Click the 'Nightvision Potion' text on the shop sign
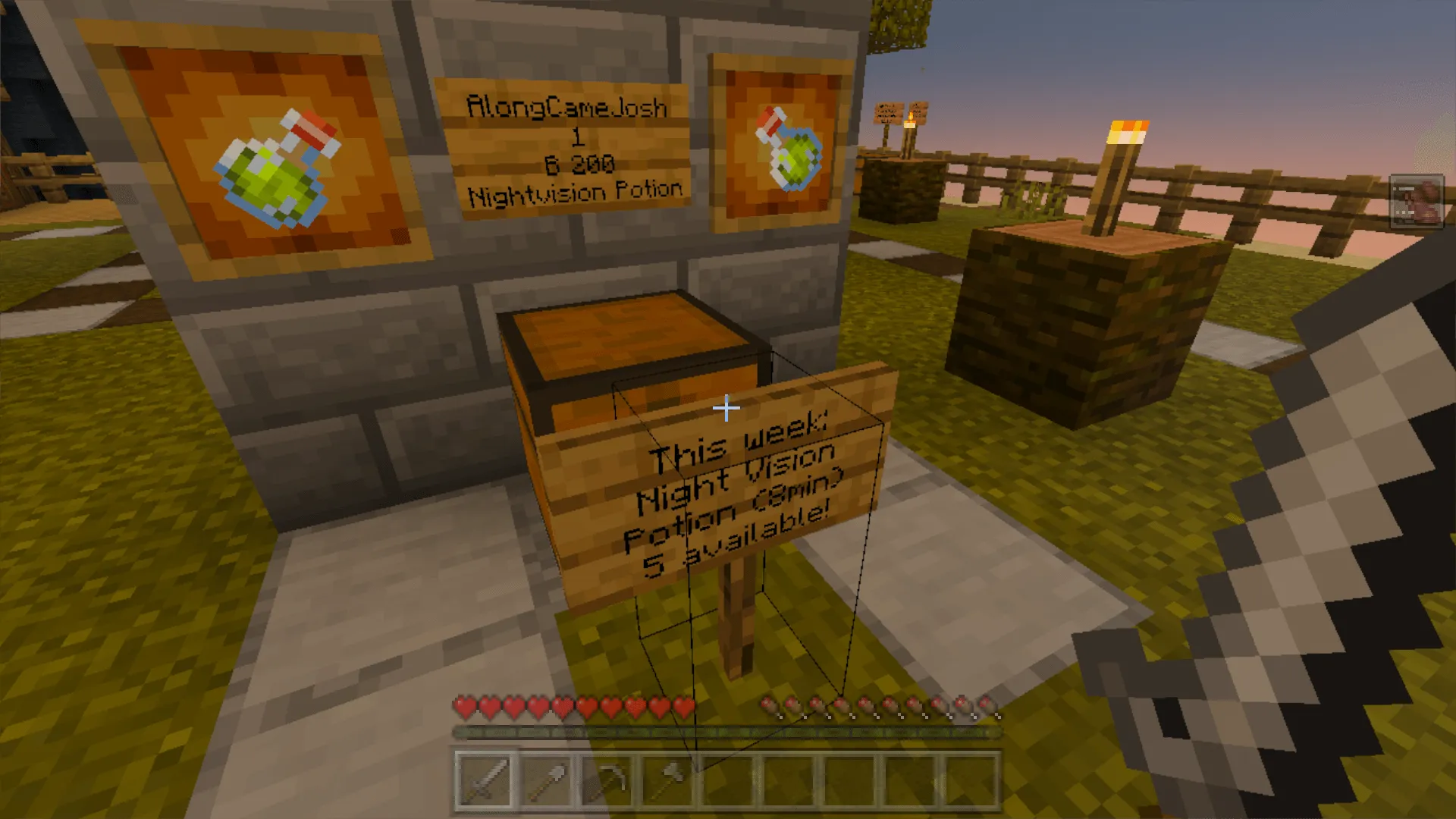Image resolution: width=1456 pixels, height=819 pixels. click(x=575, y=190)
